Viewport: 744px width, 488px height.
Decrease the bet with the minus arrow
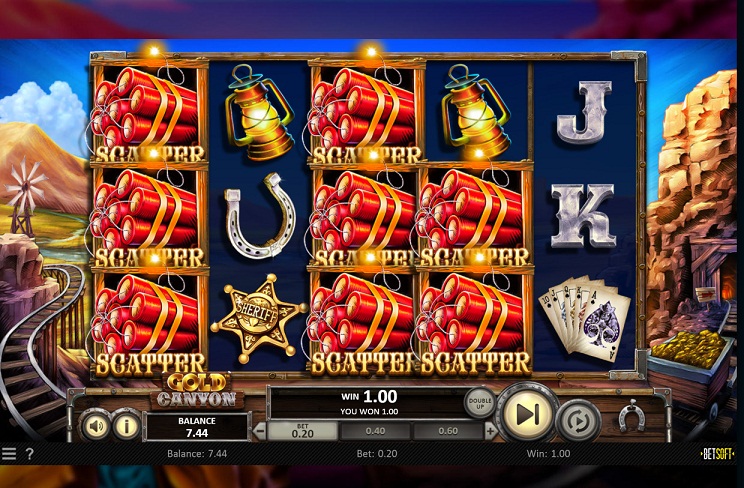tap(259, 431)
